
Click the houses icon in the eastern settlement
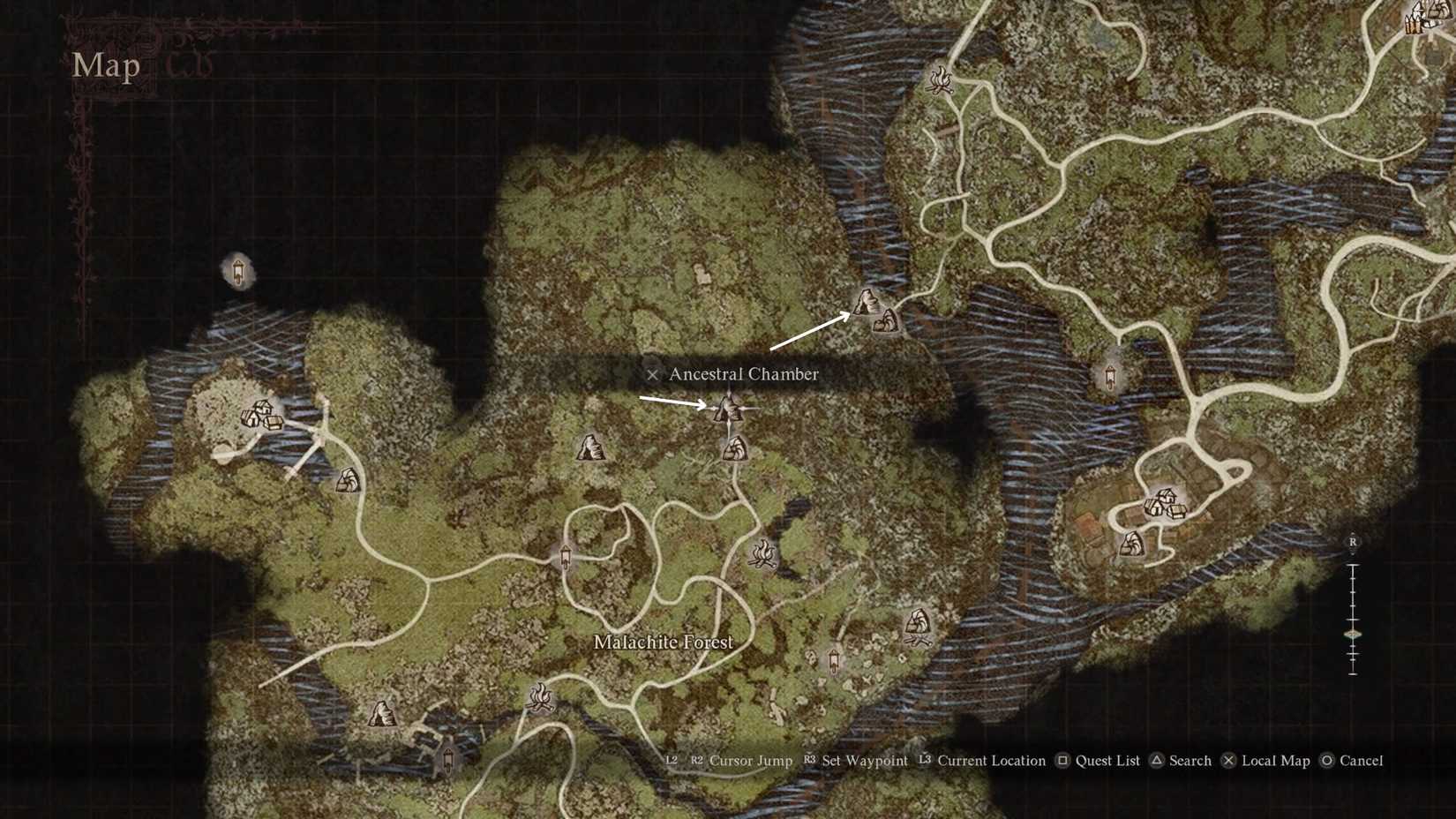pyautogui.click(x=1163, y=501)
